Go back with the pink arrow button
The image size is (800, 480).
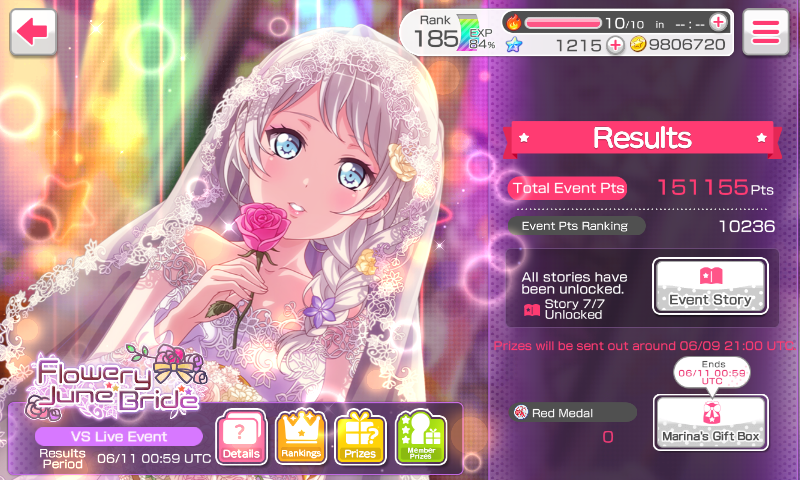(x=33, y=31)
